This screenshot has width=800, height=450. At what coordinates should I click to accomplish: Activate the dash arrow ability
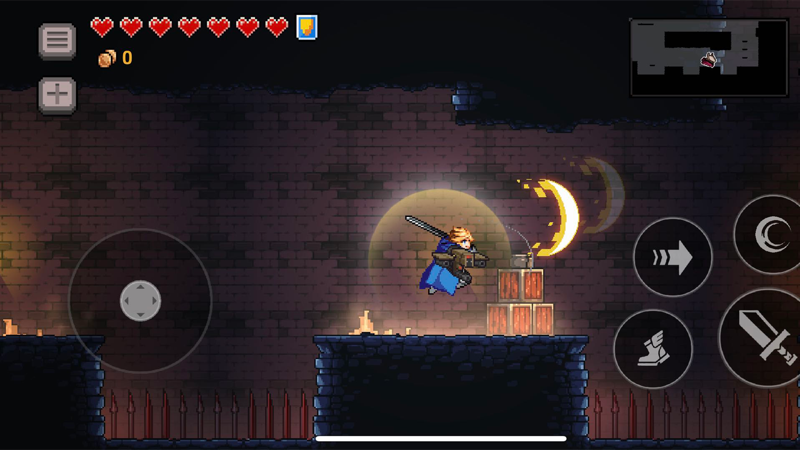pyautogui.click(x=672, y=257)
